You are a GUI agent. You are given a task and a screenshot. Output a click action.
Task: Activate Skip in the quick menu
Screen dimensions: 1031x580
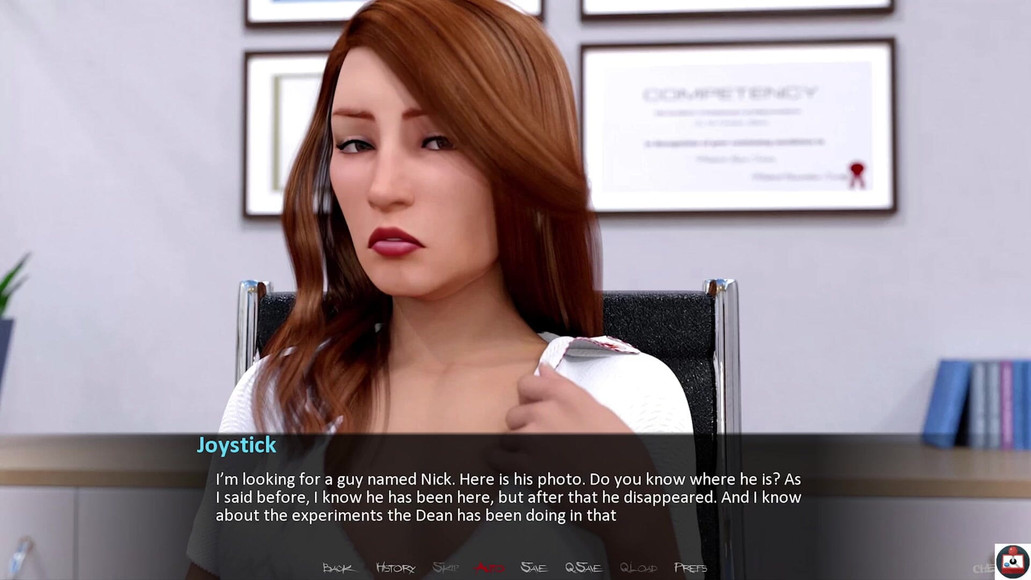[446, 568]
